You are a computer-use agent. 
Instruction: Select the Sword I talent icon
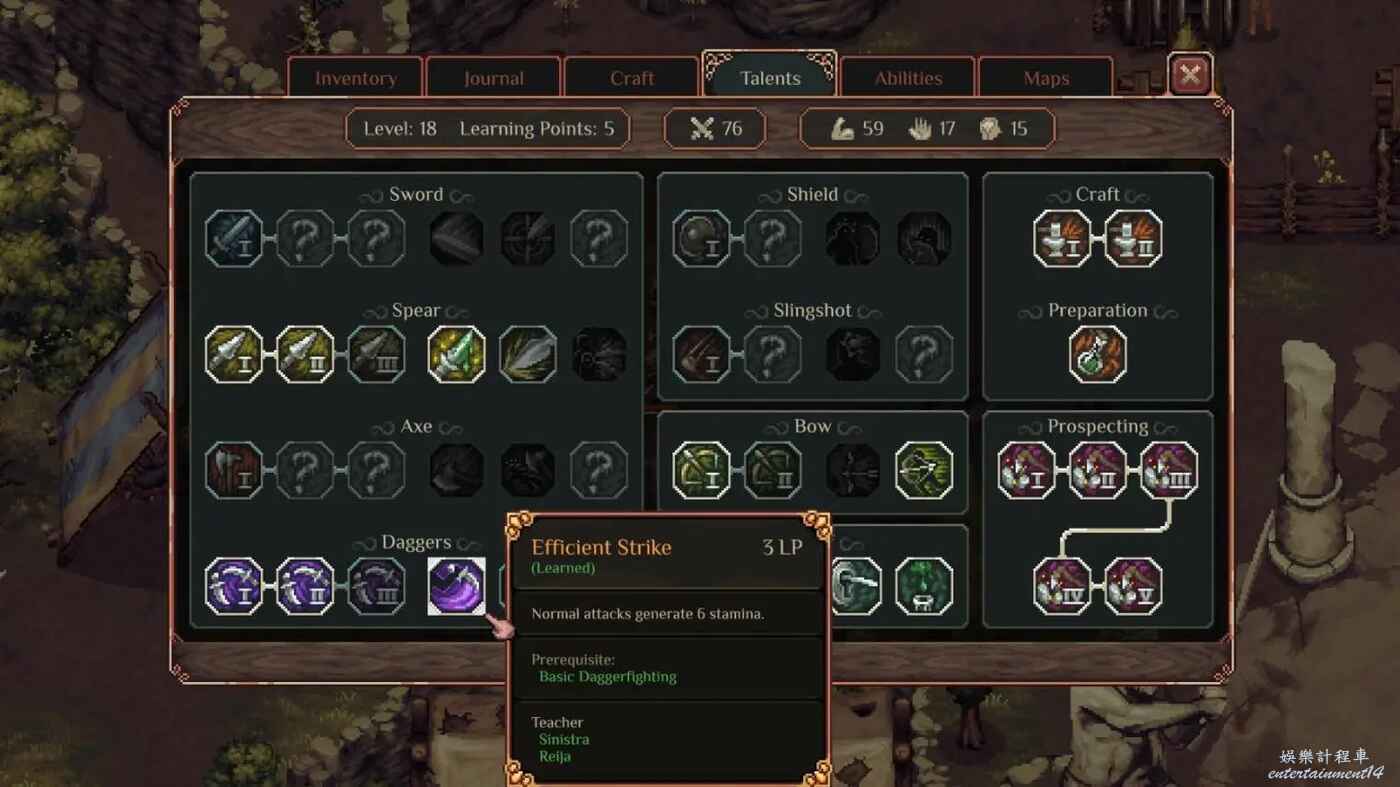234,238
